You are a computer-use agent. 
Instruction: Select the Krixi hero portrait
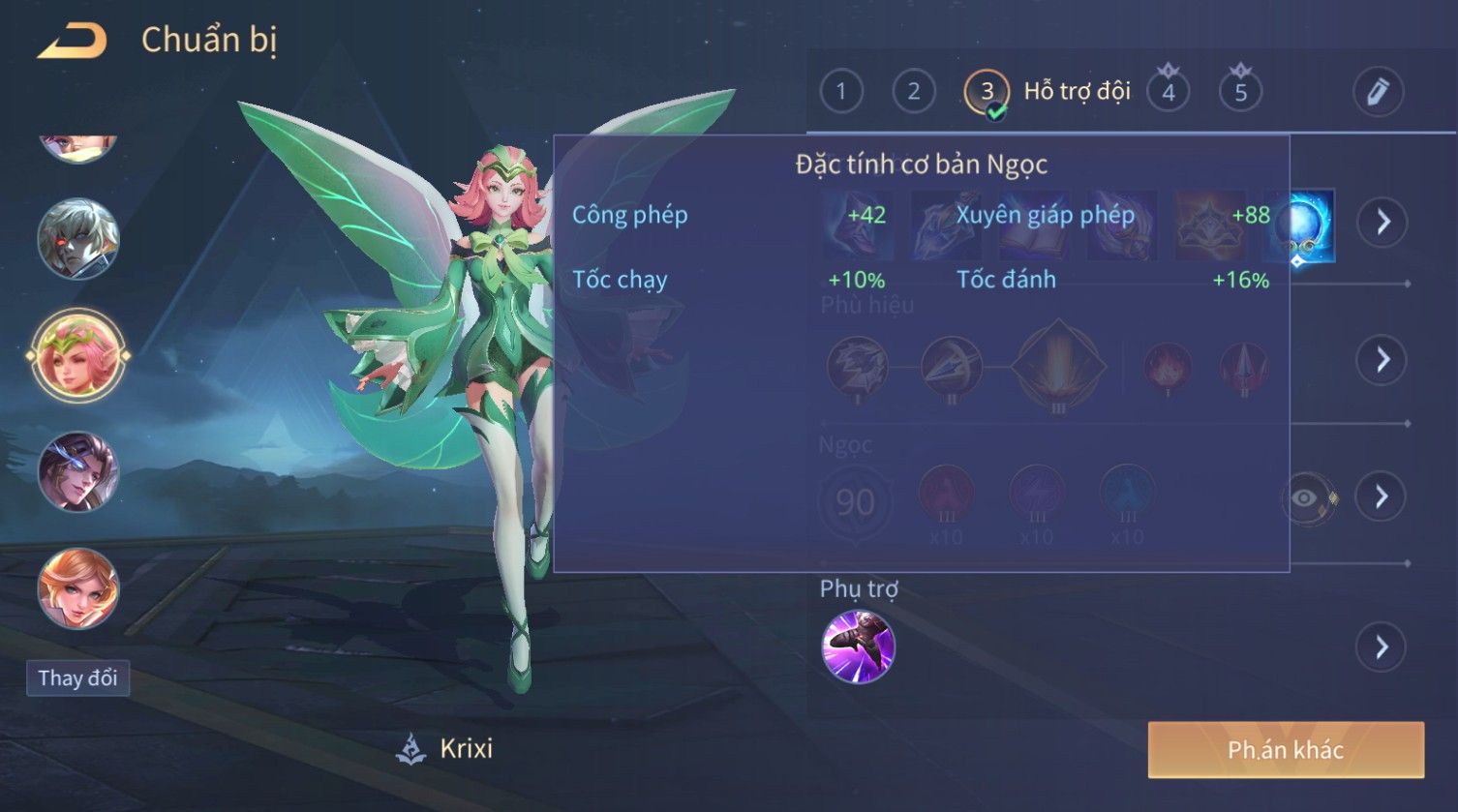tap(77, 355)
